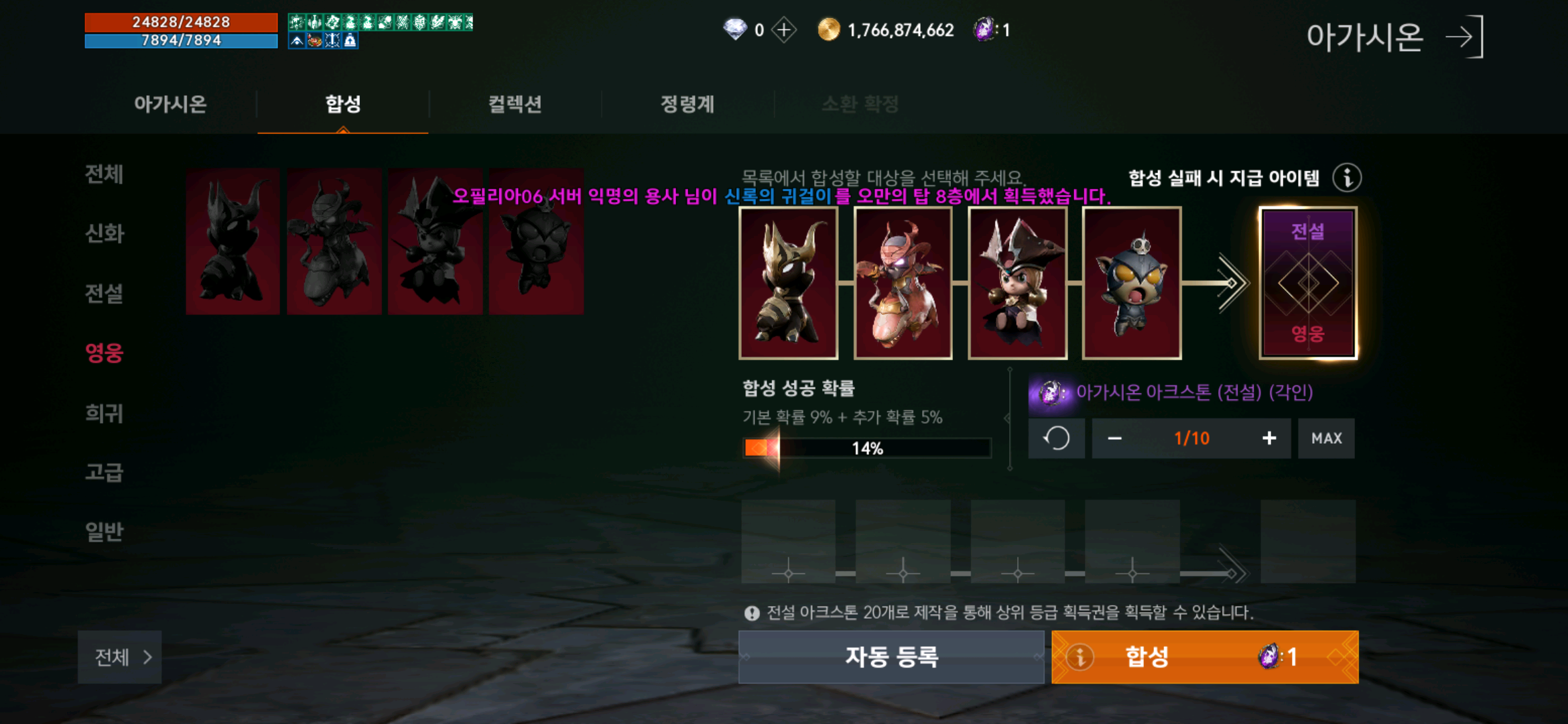Screen dimensions: 1568x724
Task: Click the 14% success probability bar
Action: pyautogui.click(x=868, y=448)
